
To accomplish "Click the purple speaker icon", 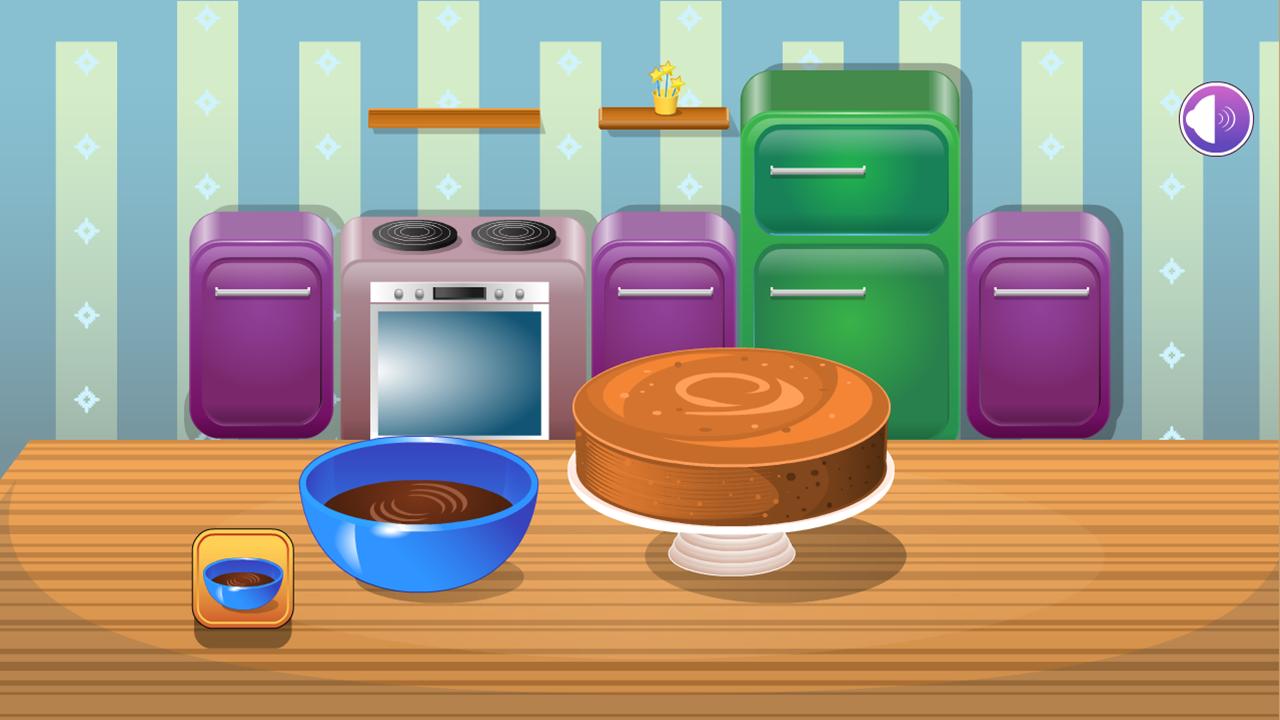I will 1214,117.
